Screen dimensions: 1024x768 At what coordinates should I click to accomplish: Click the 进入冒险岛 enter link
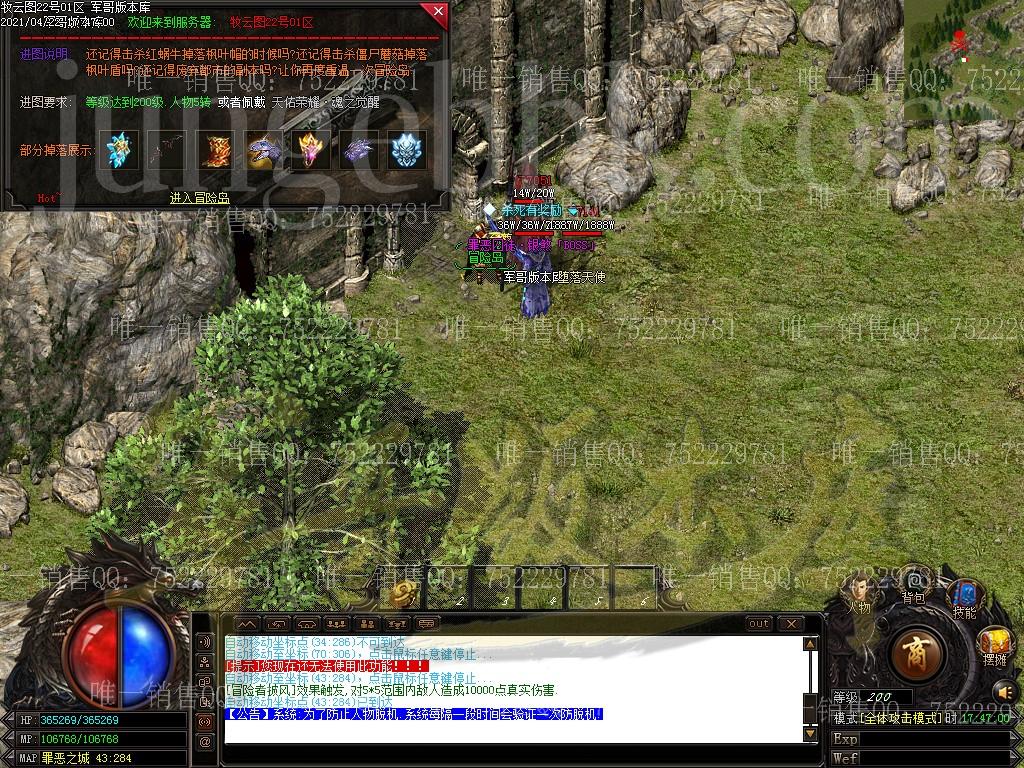tap(199, 198)
